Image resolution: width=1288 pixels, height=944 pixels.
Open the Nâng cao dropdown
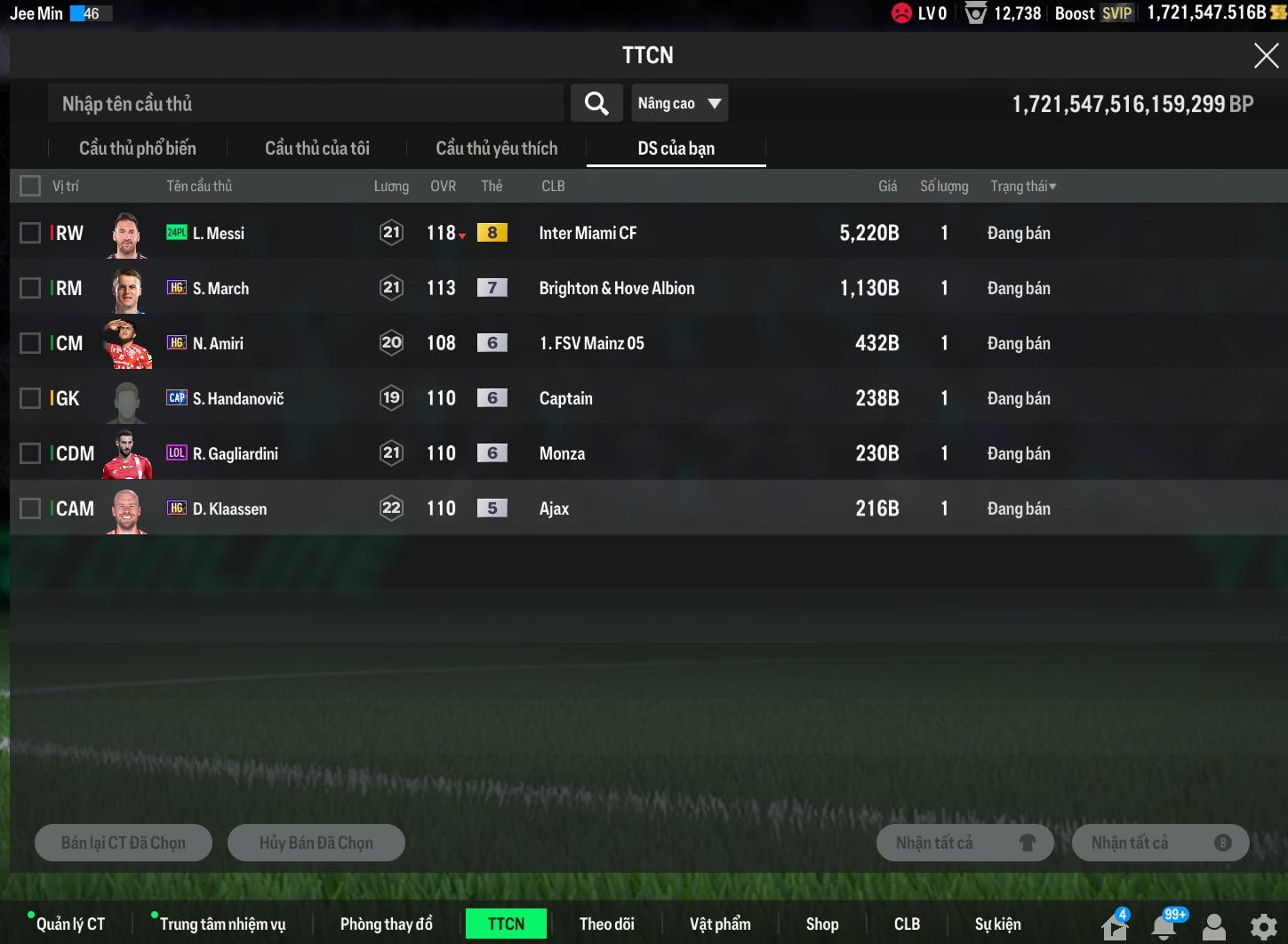[x=679, y=104]
